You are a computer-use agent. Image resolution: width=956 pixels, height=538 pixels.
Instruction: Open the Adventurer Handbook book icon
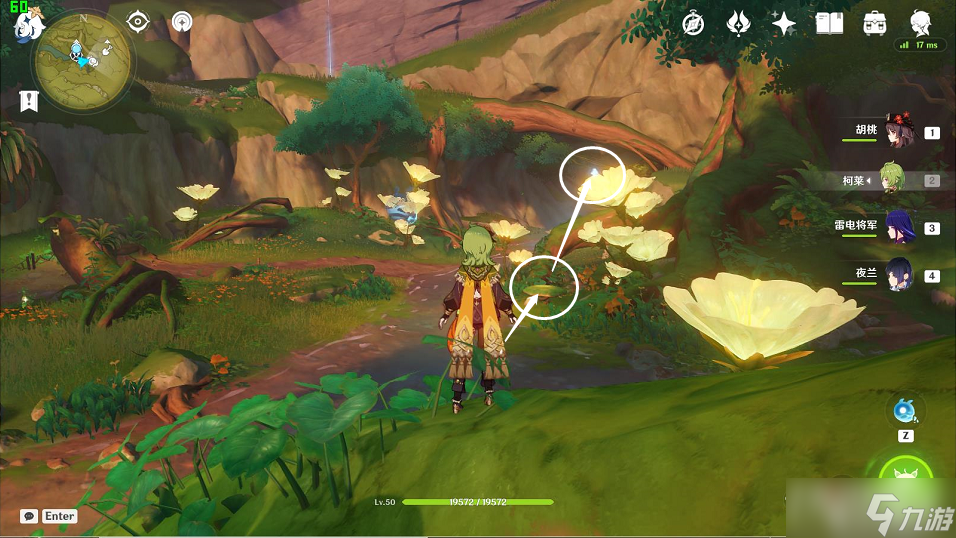pyautogui.click(x=829, y=23)
